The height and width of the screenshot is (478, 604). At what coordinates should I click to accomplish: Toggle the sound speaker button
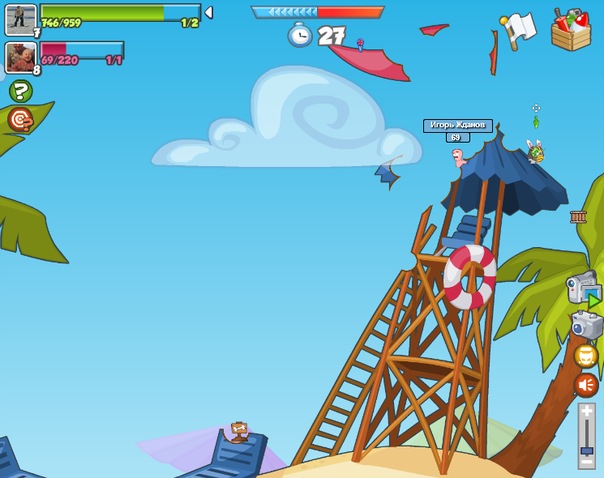pyautogui.click(x=586, y=385)
